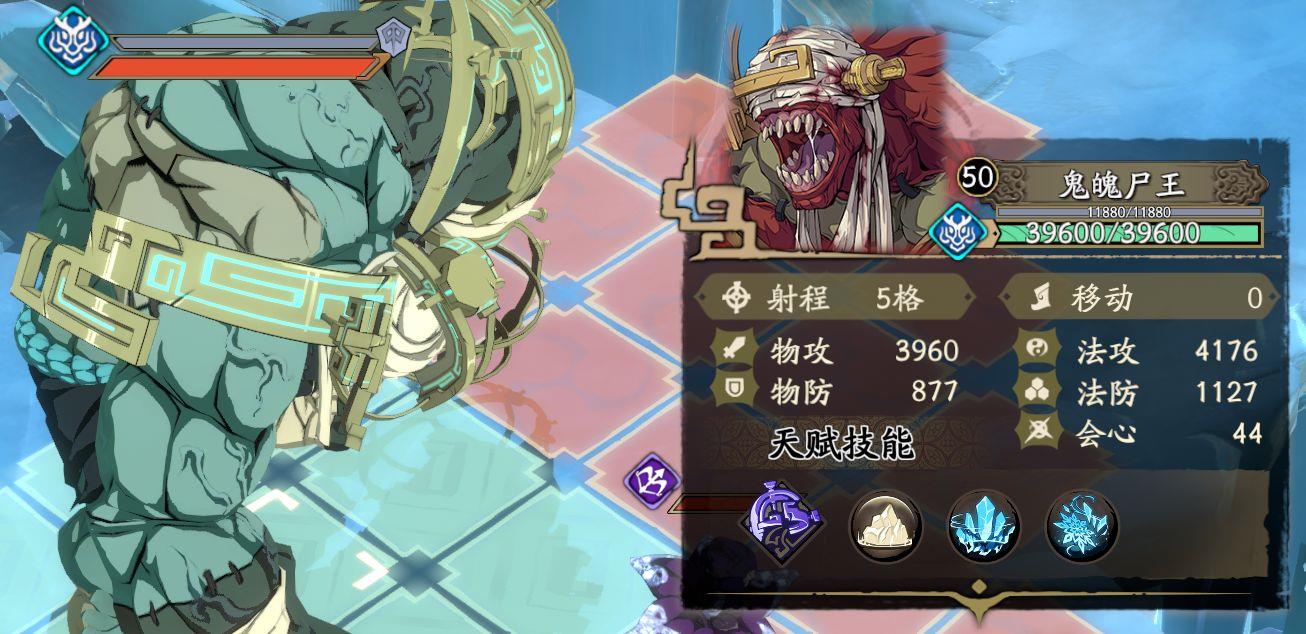Select the purple diamond talent skill icon
This screenshot has width=1306, height=634.
point(781,522)
